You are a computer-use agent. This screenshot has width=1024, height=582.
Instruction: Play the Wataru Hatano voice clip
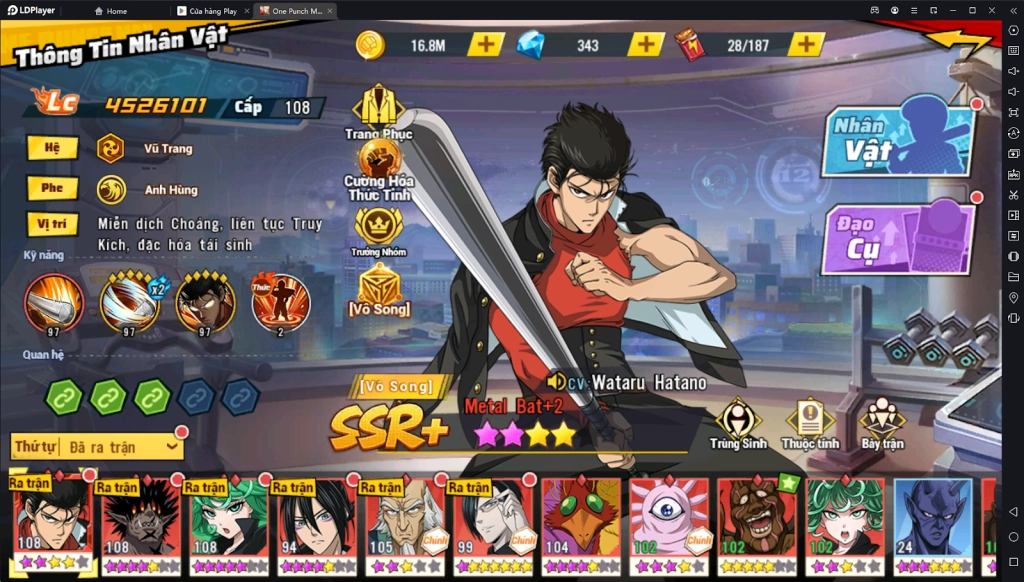point(556,382)
